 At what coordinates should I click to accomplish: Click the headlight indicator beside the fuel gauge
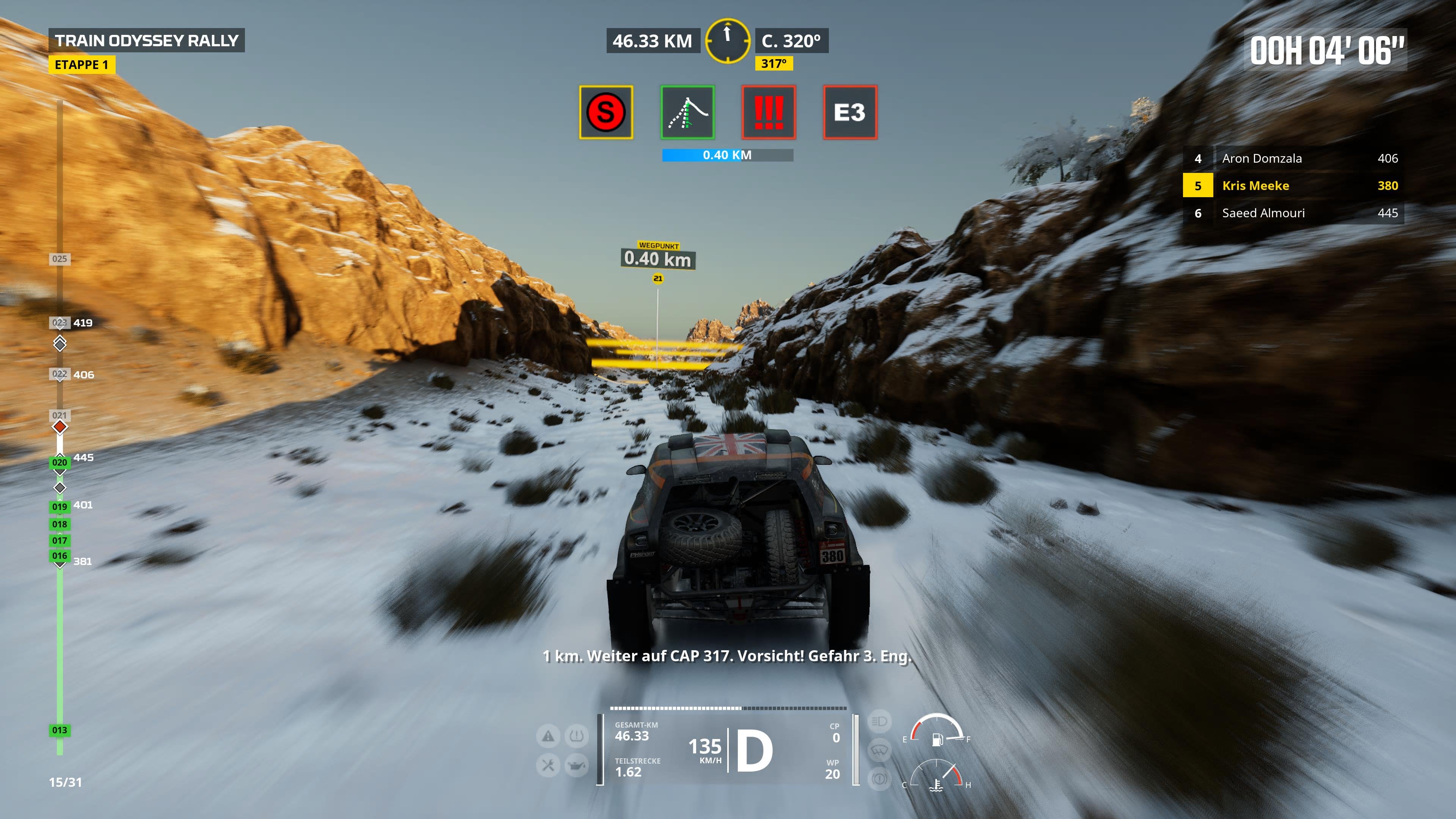click(x=880, y=721)
